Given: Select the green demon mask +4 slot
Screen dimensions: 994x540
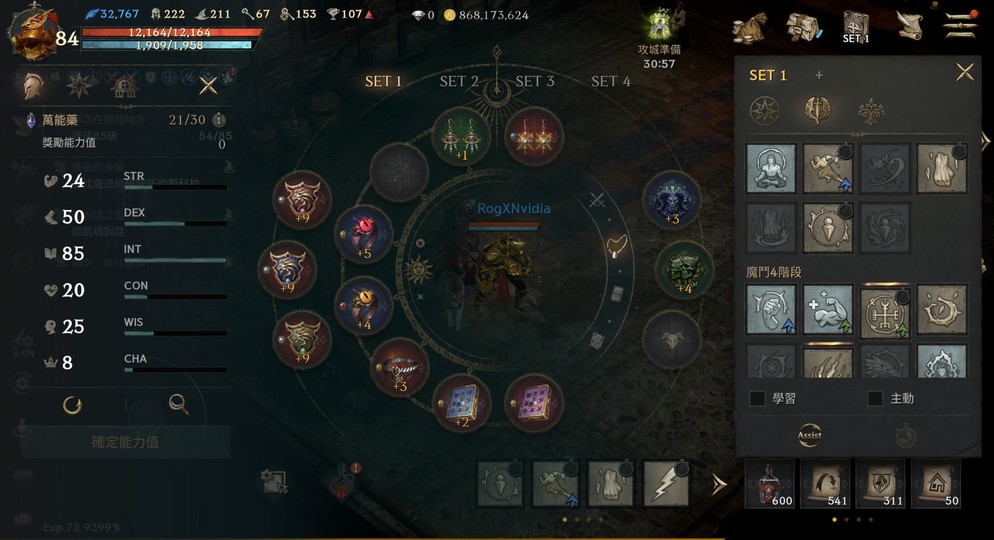Looking at the screenshot, I should pos(684,270).
